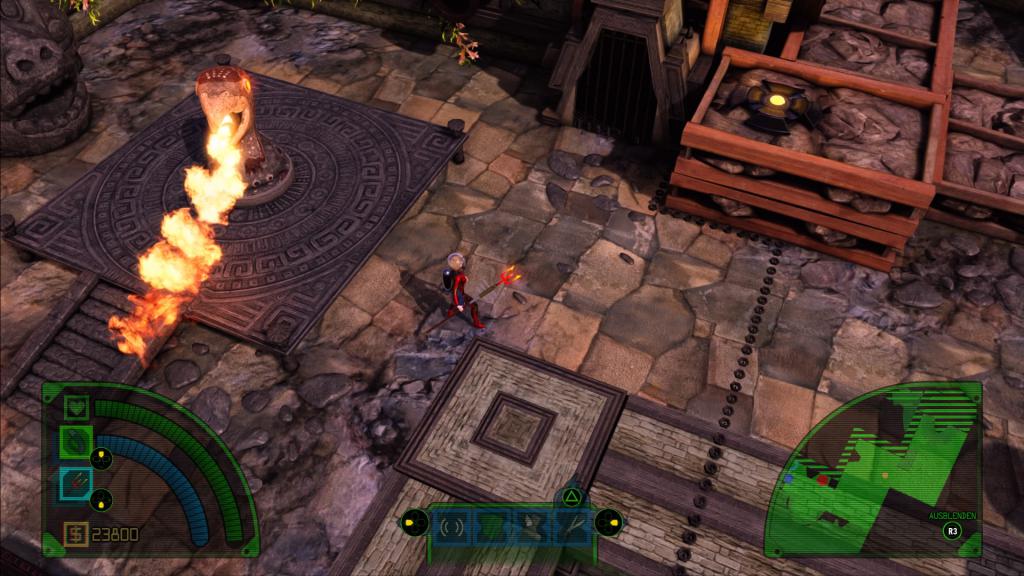Activate the sound wave ability slot

click(453, 524)
